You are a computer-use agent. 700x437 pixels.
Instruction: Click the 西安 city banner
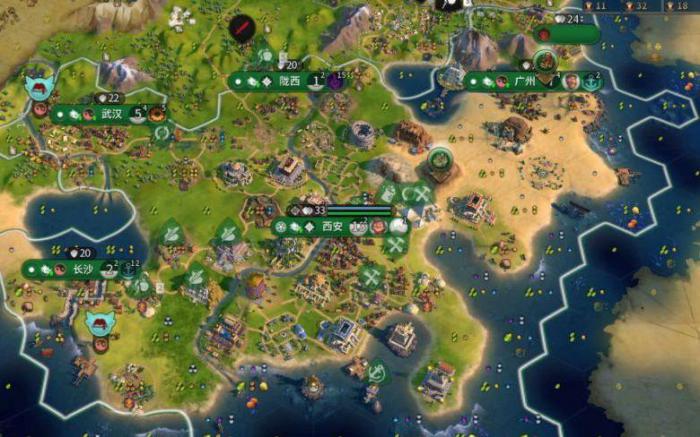click(331, 227)
